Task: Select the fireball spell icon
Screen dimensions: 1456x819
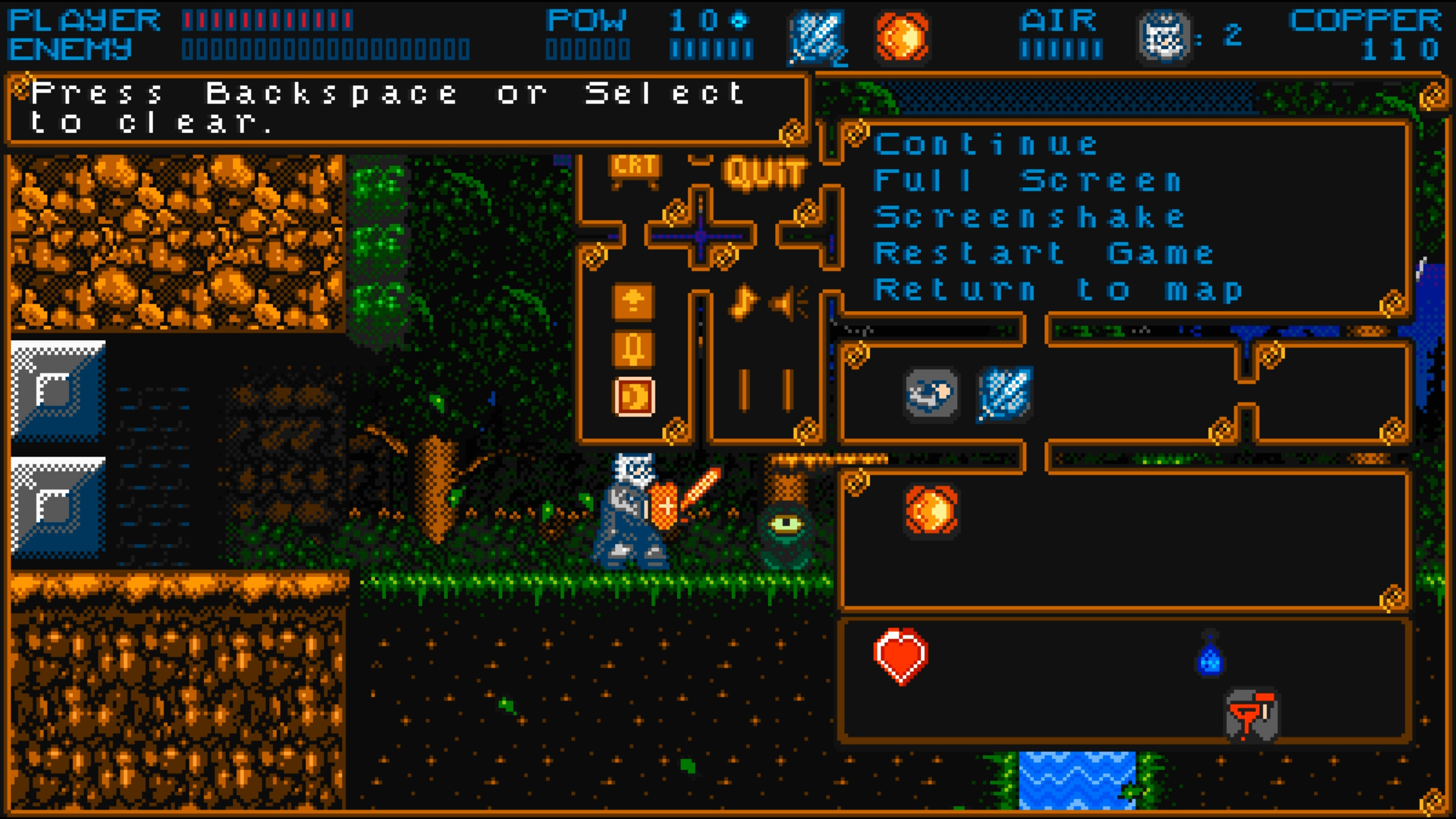Action: (x=901, y=37)
